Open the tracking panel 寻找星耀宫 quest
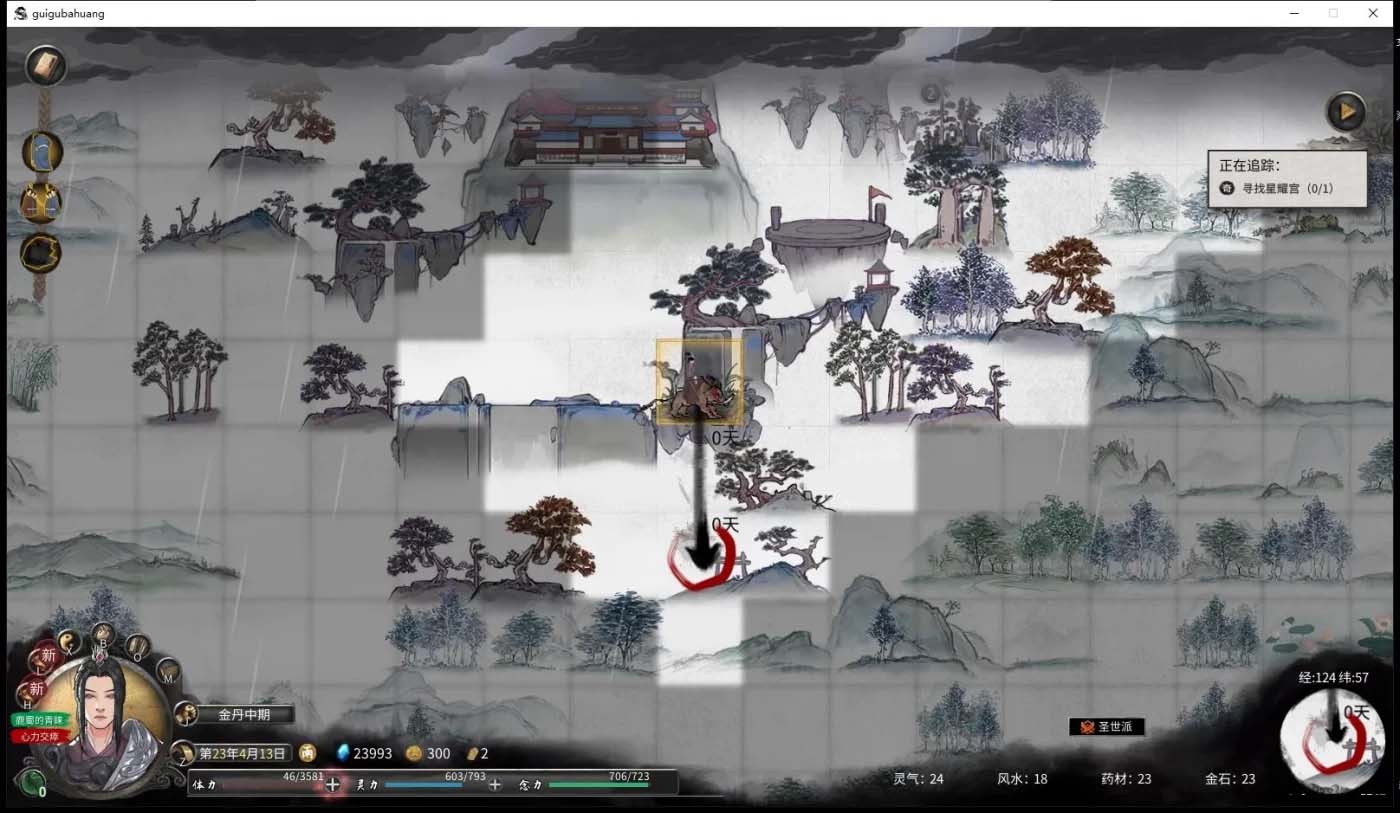This screenshot has height=813, width=1400. (x=1287, y=188)
